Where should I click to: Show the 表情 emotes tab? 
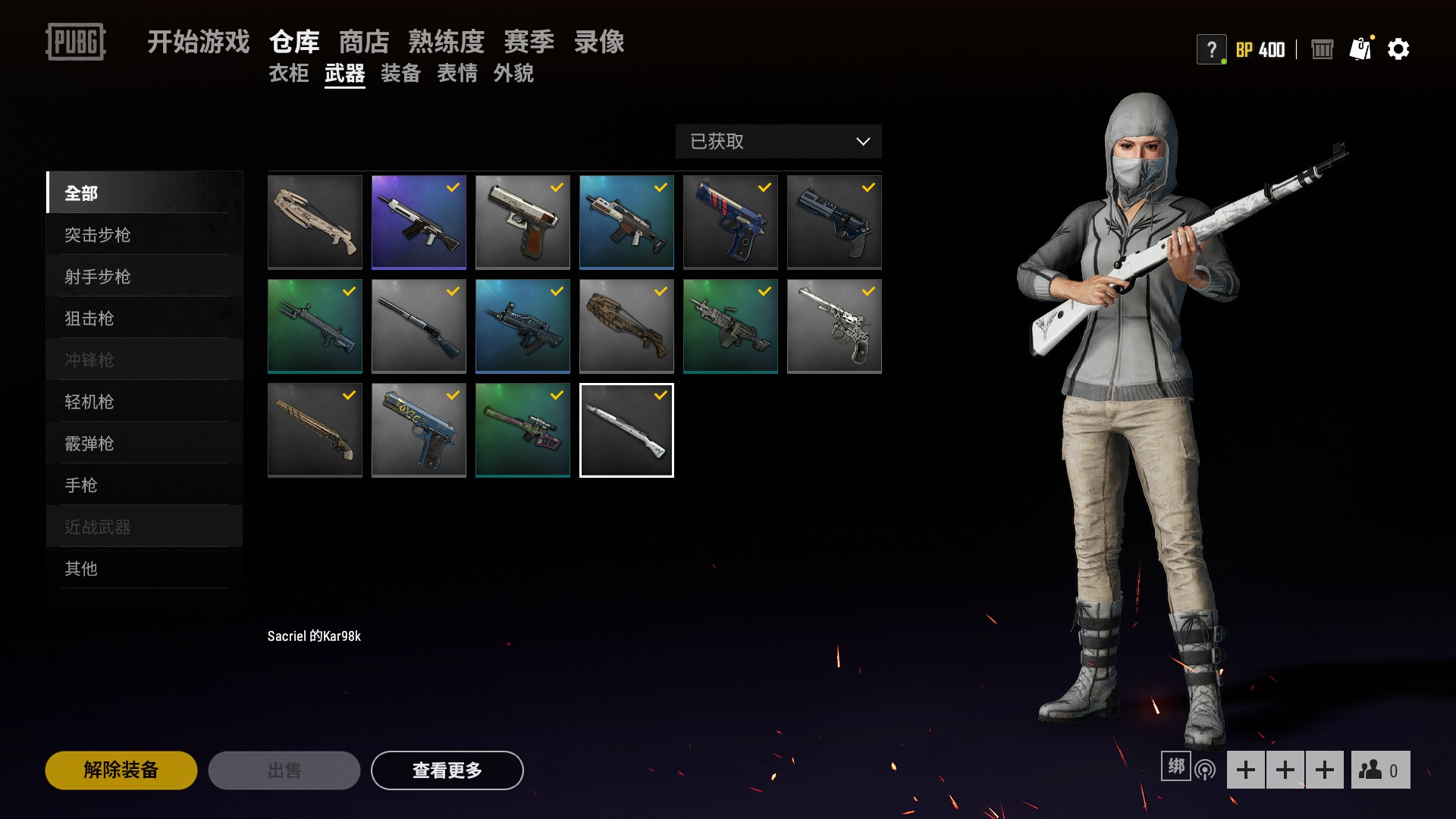(457, 74)
